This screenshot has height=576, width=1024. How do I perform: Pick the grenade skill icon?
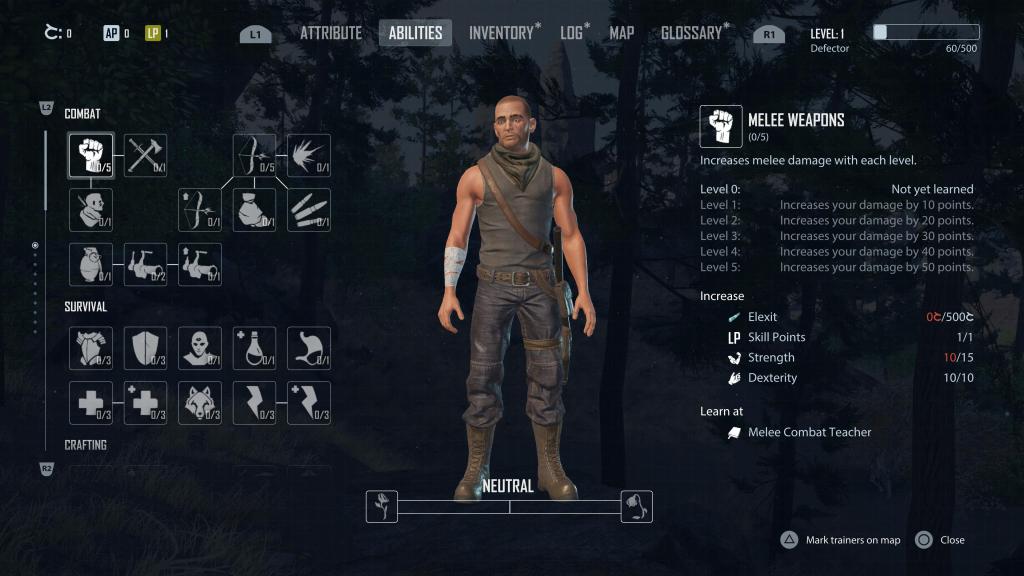point(91,264)
